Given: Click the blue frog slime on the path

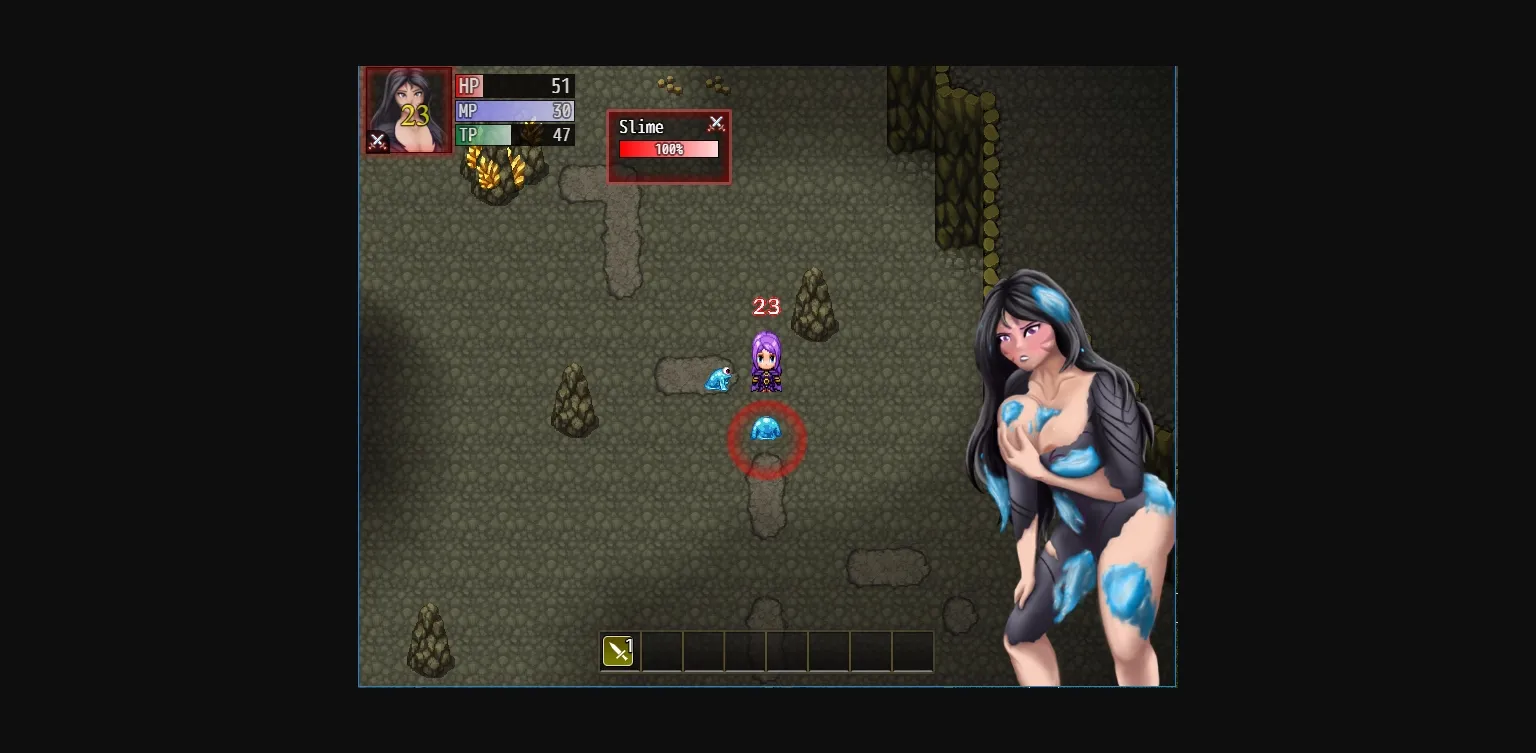Looking at the screenshot, I should (720, 378).
